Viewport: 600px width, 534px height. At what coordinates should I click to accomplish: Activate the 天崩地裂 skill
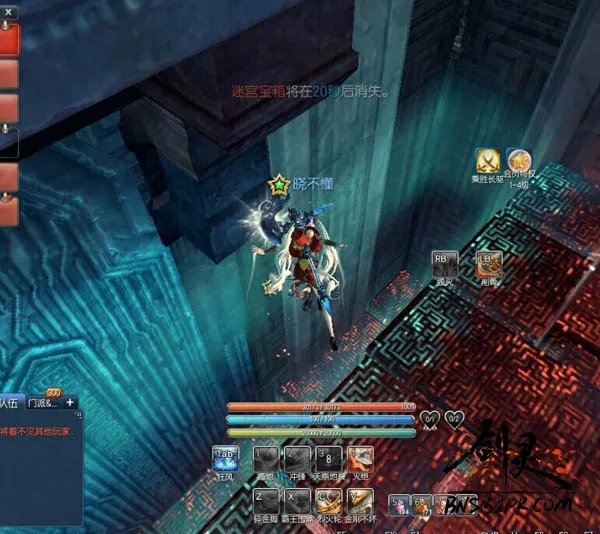click(x=329, y=458)
